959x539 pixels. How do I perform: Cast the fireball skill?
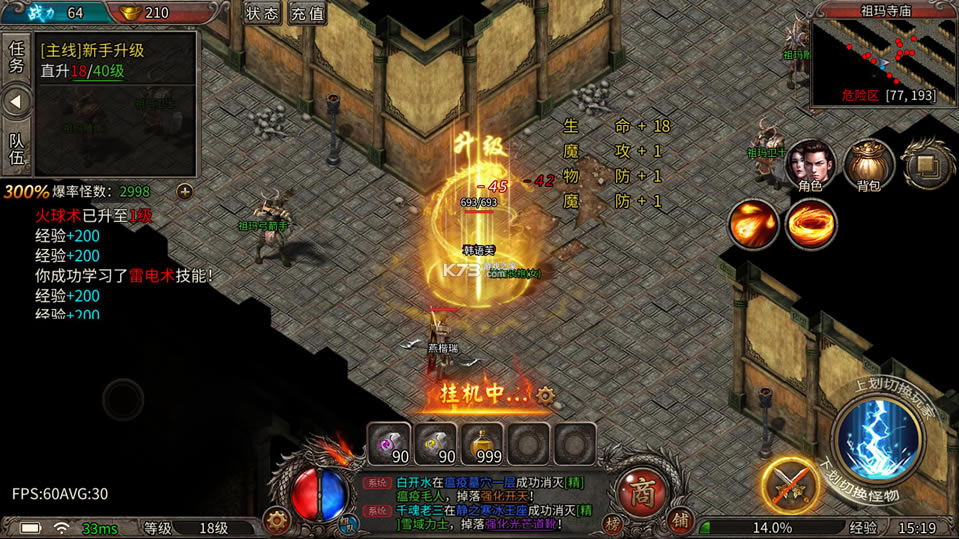pyautogui.click(x=753, y=223)
